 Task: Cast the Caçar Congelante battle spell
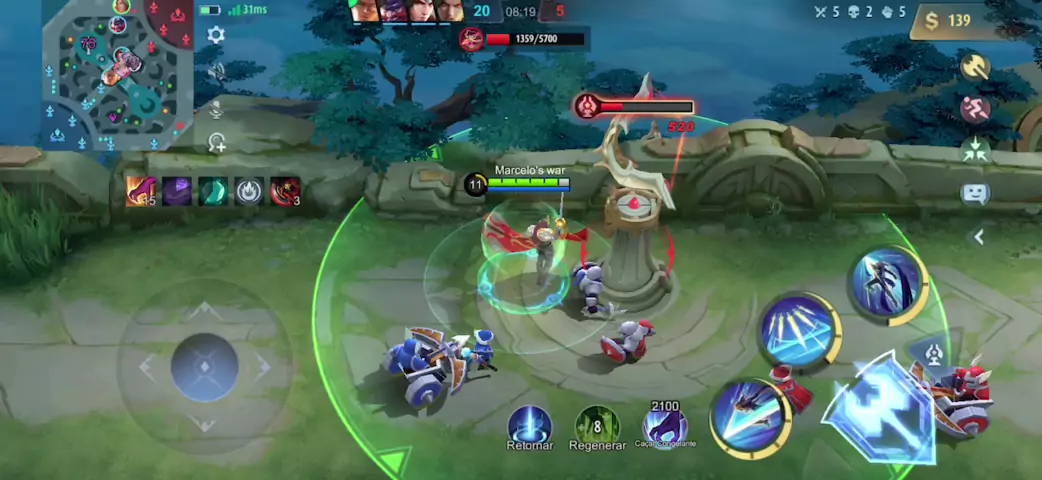[x=664, y=424]
